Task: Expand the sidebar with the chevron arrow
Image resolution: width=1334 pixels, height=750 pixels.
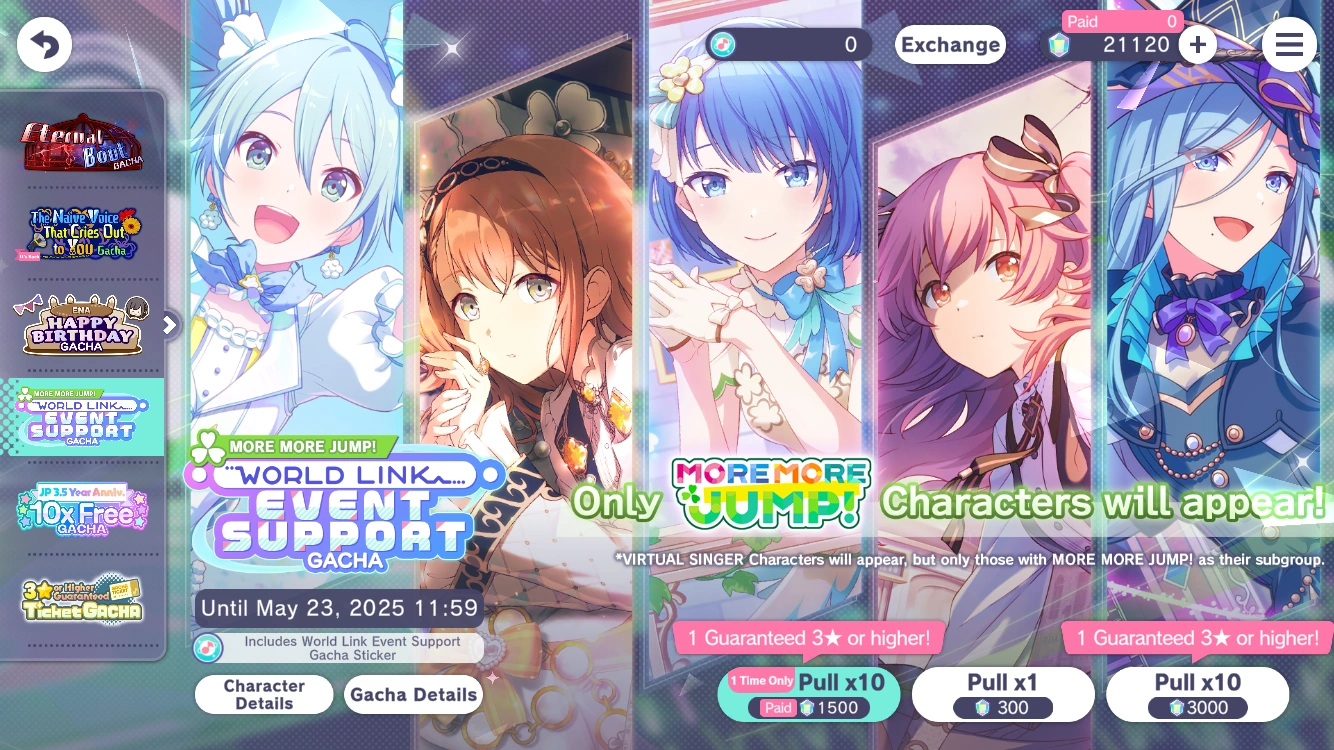Action: click(168, 325)
